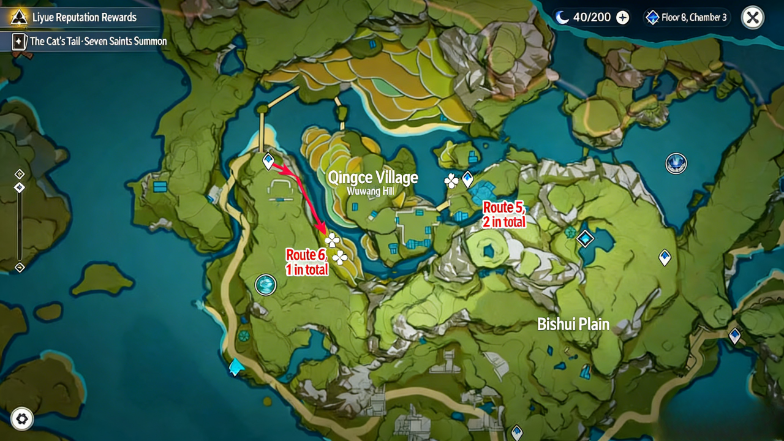Select the waypoint at the Route 6 arrow start
The image size is (784, 441).
click(268, 160)
